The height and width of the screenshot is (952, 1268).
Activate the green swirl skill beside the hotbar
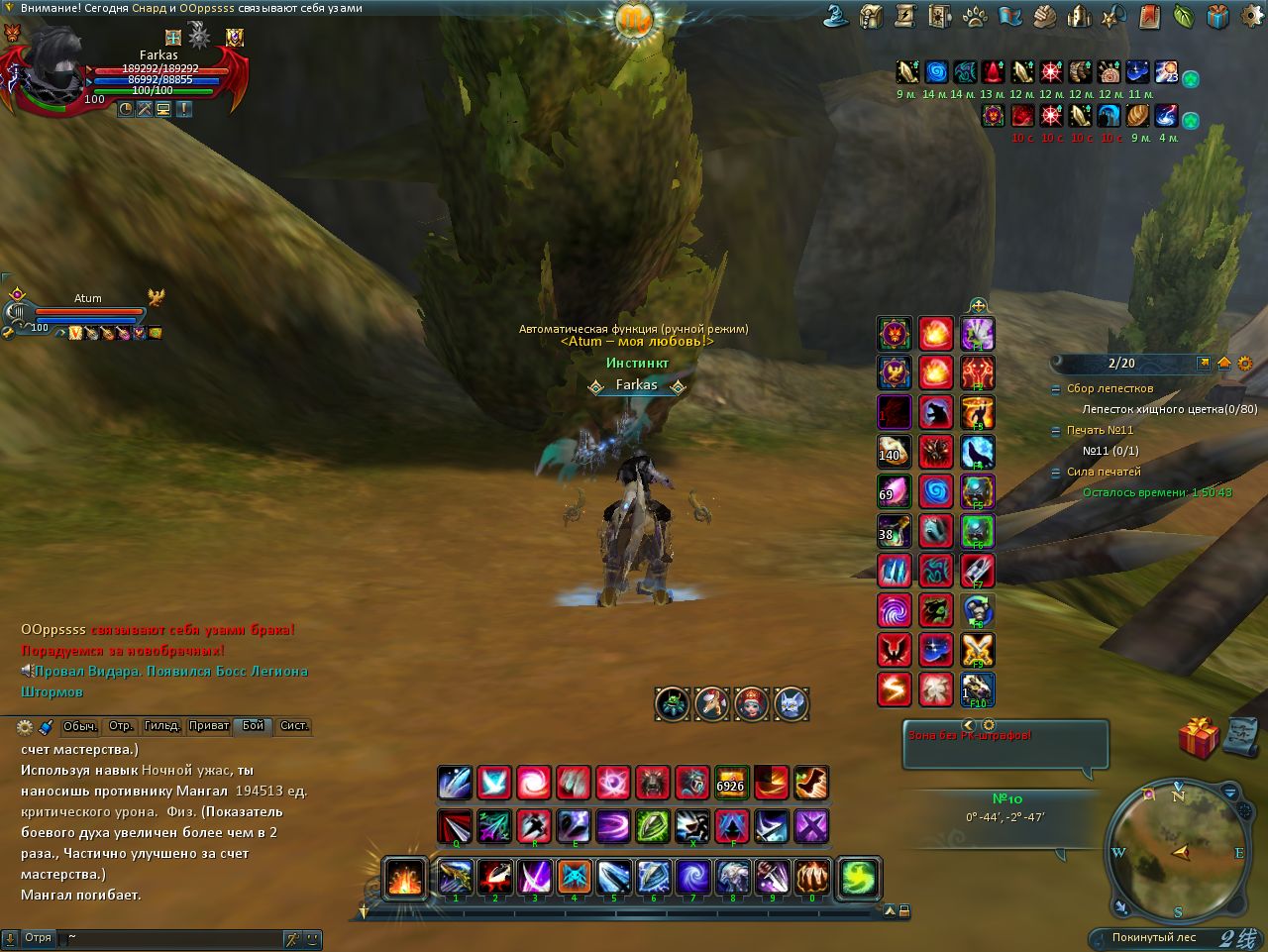859,877
